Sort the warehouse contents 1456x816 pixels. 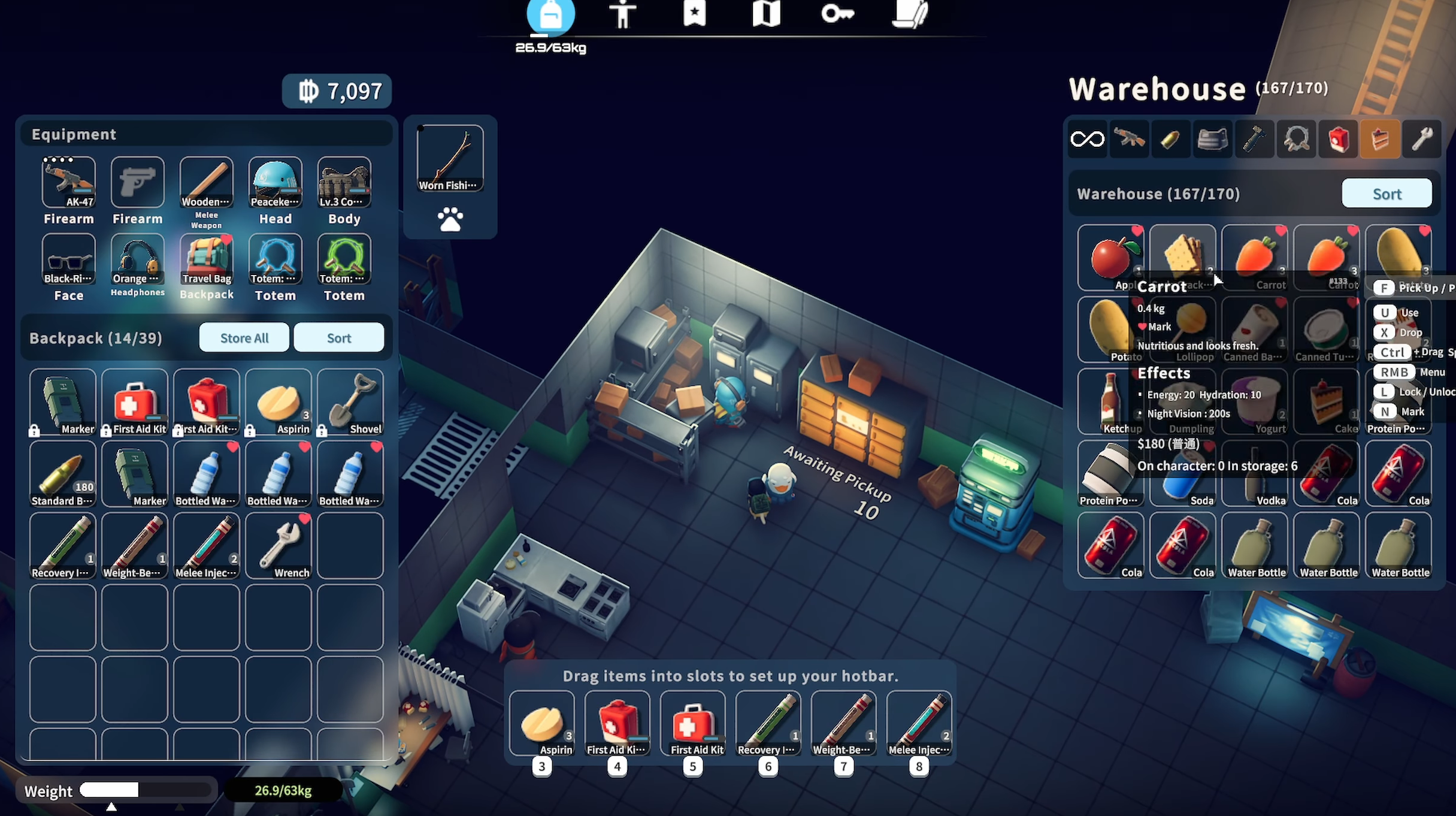(x=1387, y=194)
